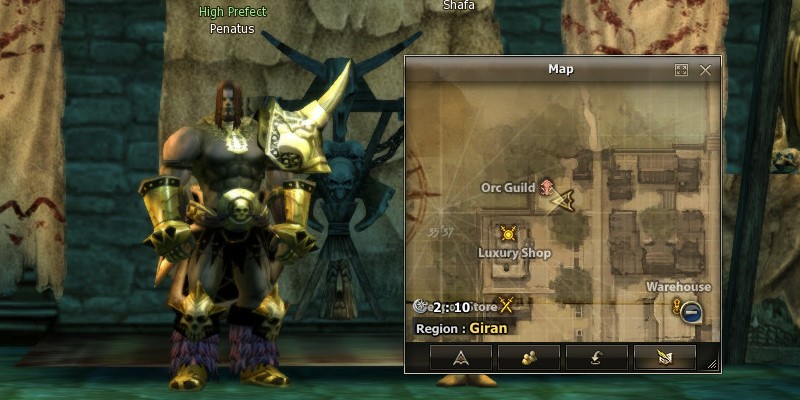Click the Orc Guild map marker

pyautogui.click(x=546, y=187)
